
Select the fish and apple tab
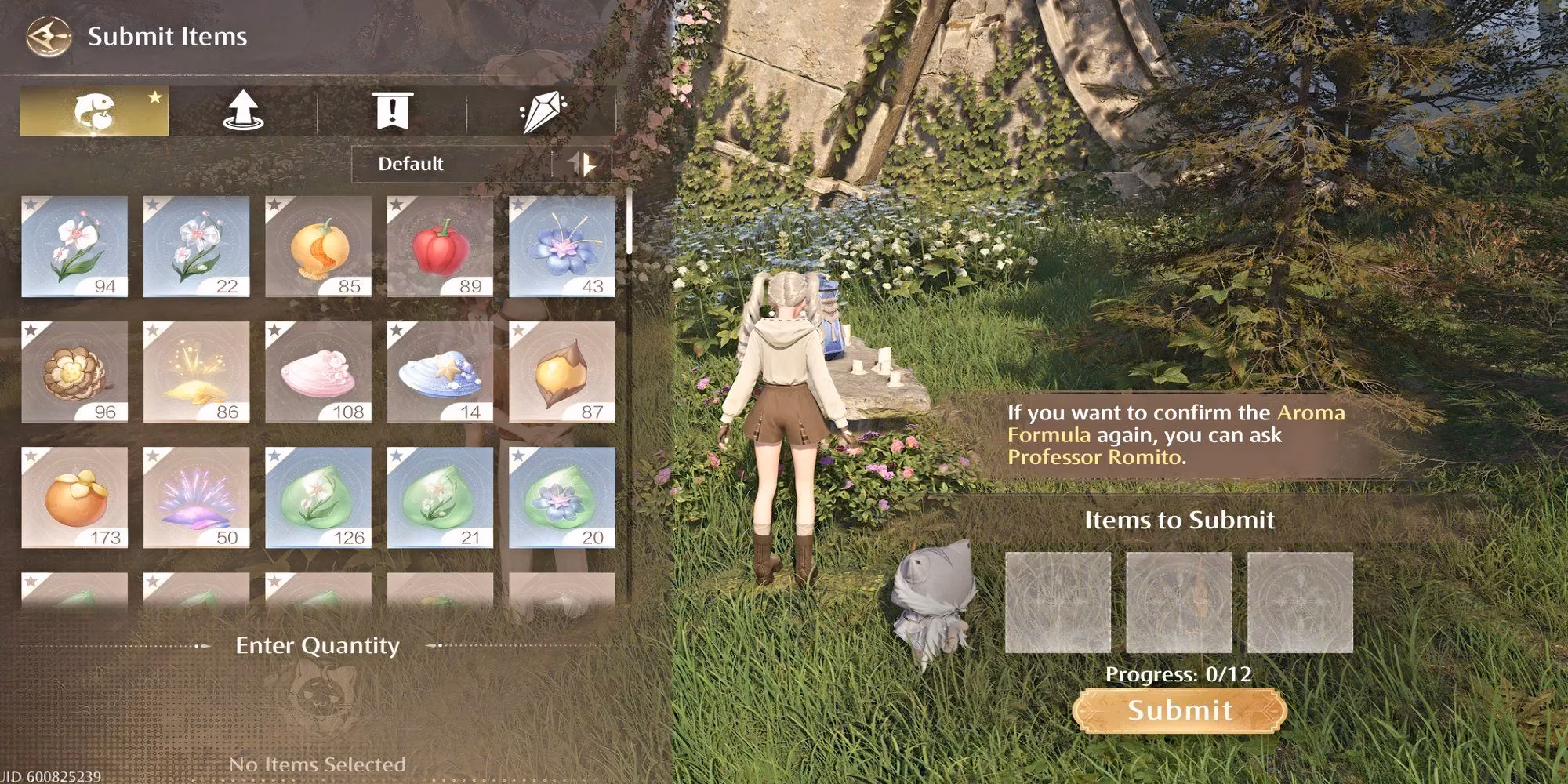point(94,111)
